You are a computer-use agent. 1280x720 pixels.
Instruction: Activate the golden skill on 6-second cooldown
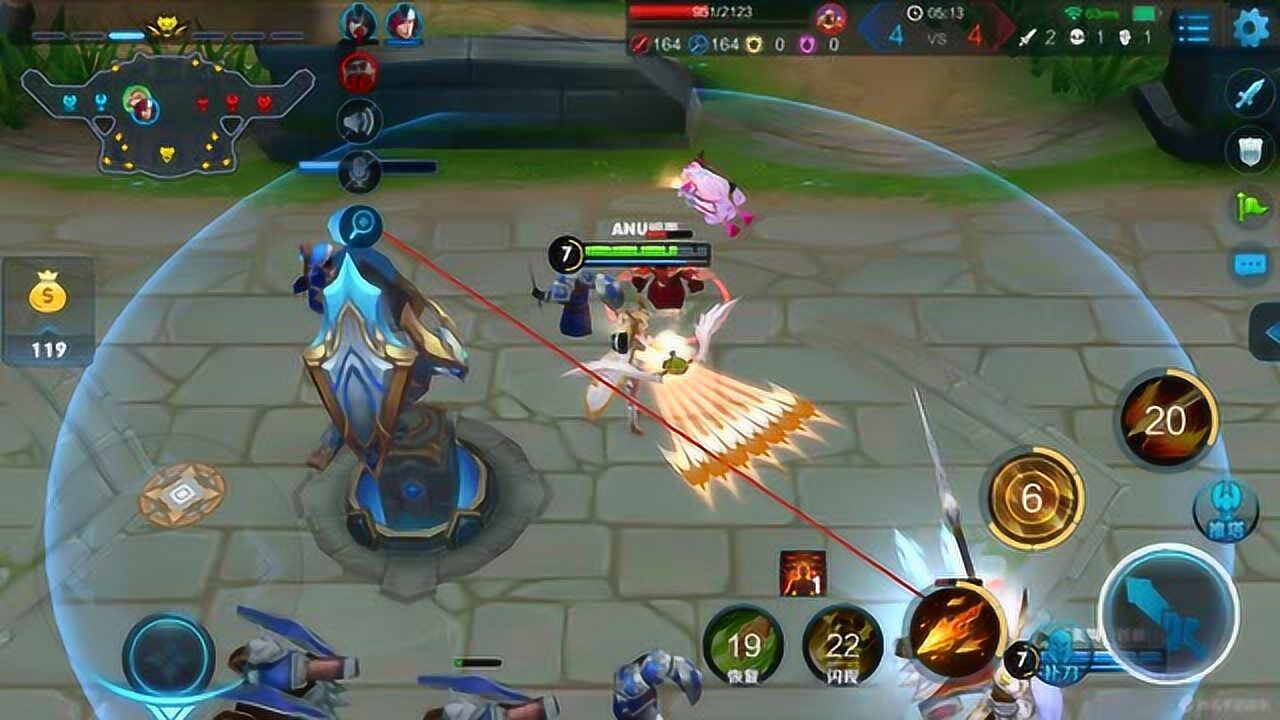pyautogui.click(x=1034, y=498)
